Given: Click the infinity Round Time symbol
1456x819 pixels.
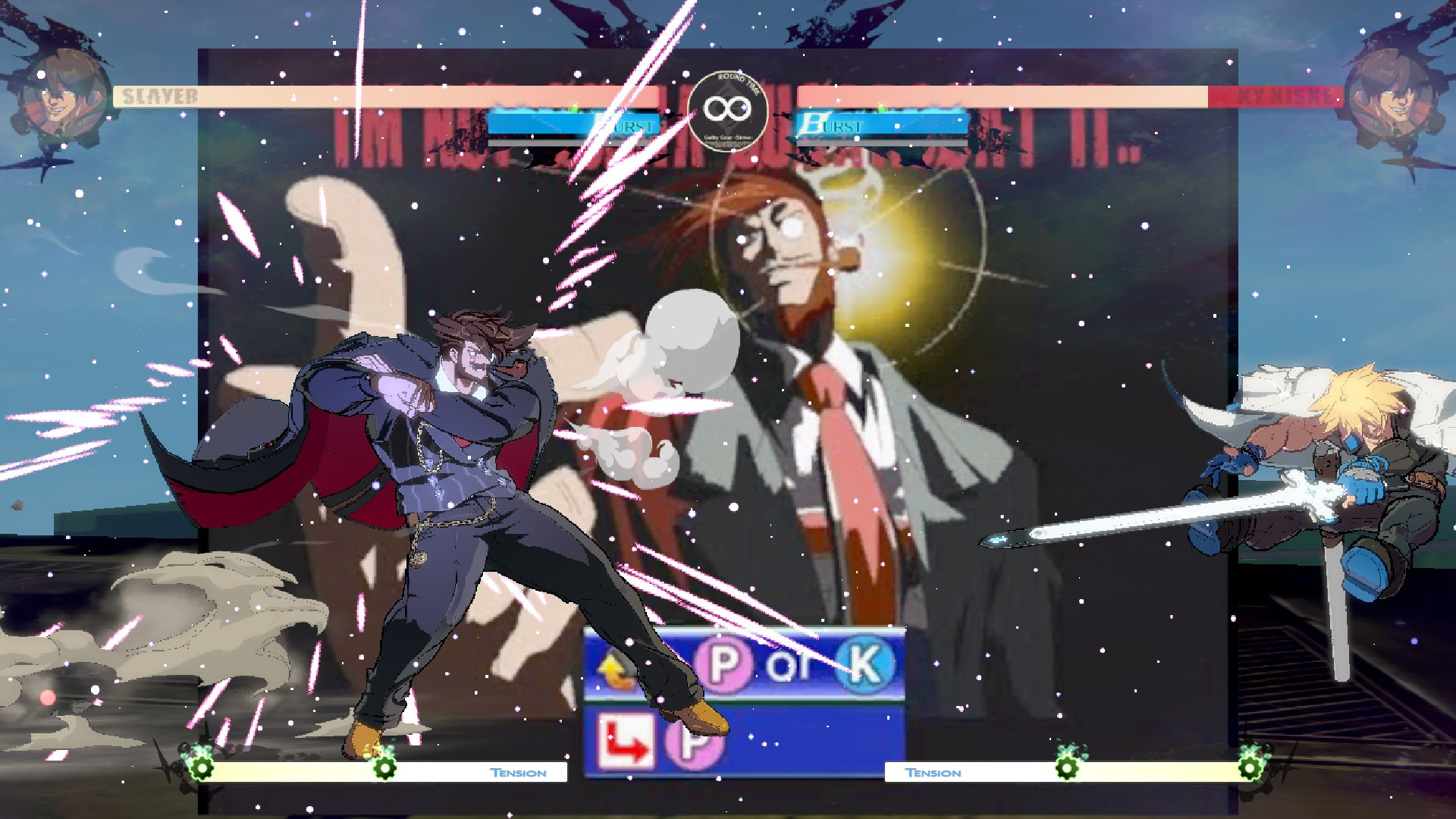Looking at the screenshot, I should click(x=728, y=107).
